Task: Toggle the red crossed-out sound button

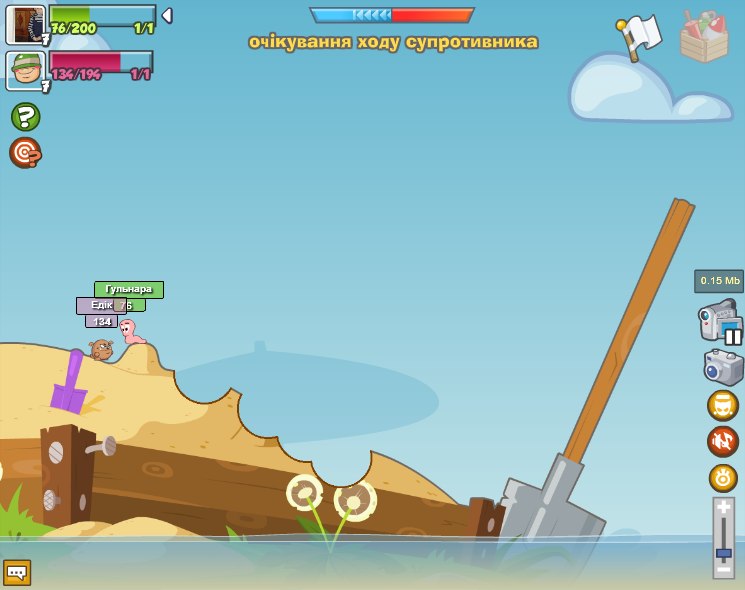Action: tap(723, 441)
